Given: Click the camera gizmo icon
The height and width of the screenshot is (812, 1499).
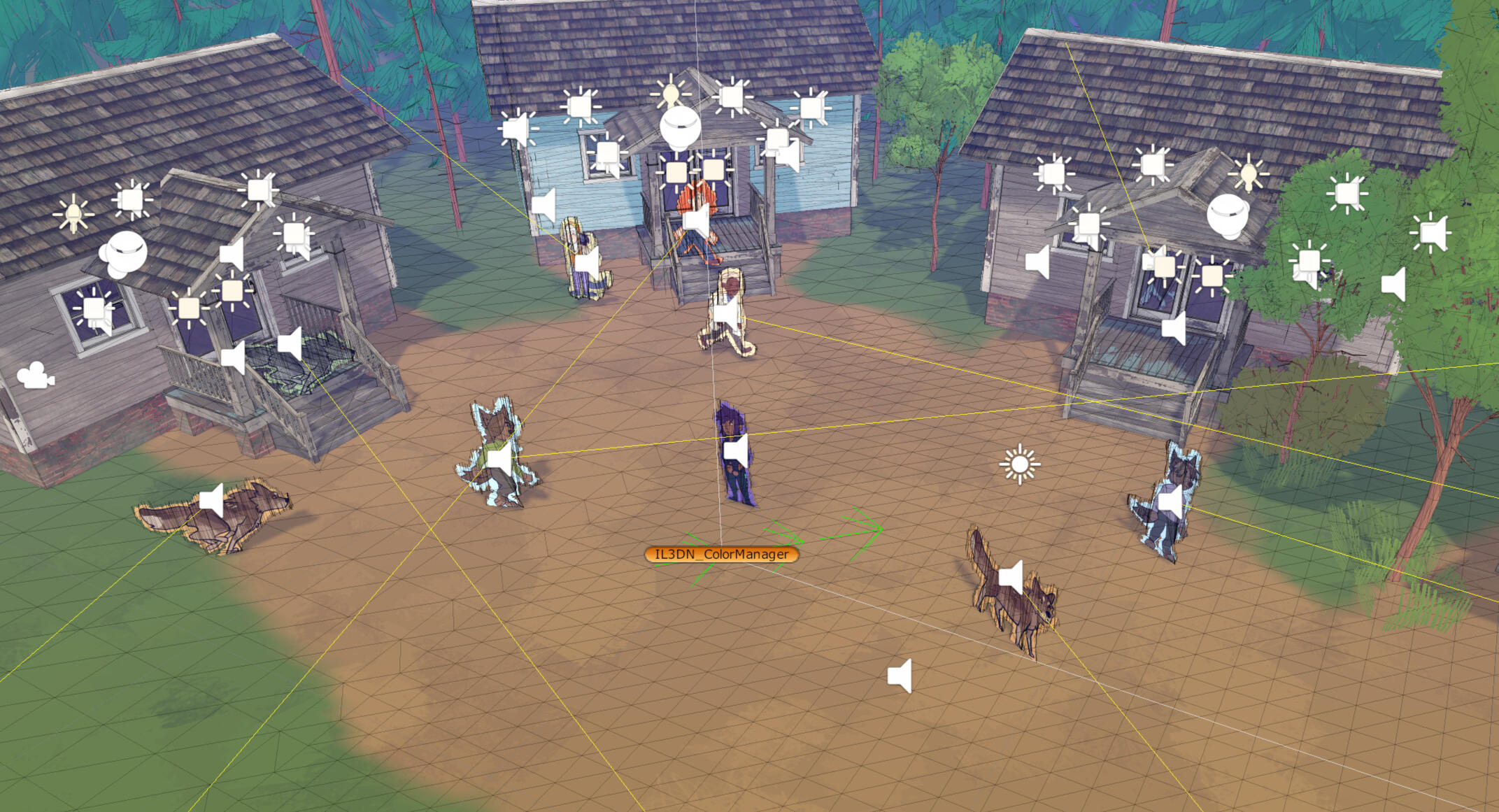Looking at the screenshot, I should point(35,376).
